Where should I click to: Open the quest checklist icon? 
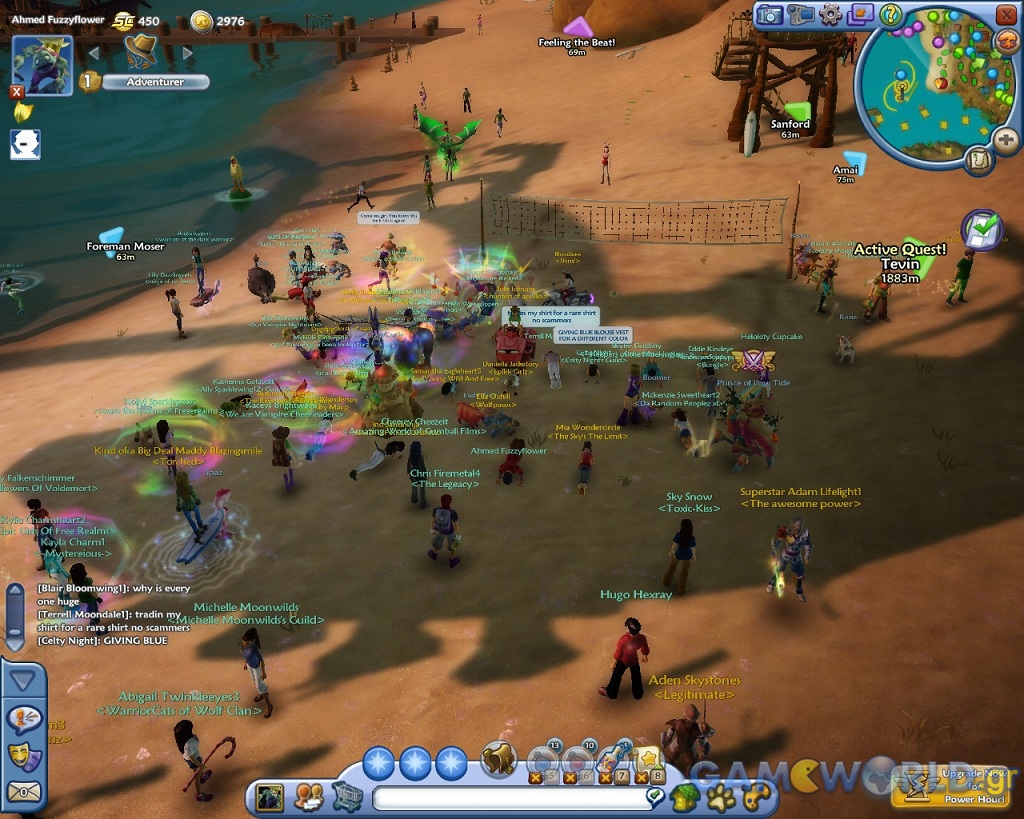pyautogui.click(x=981, y=230)
